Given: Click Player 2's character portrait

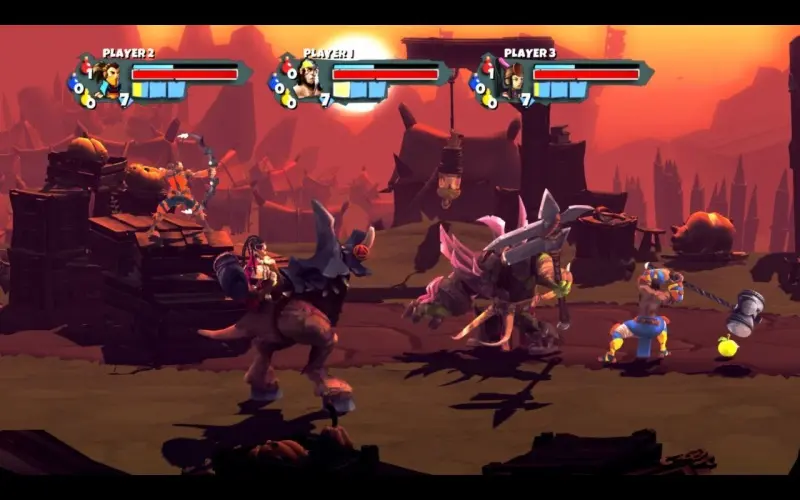Looking at the screenshot, I should (x=107, y=79).
